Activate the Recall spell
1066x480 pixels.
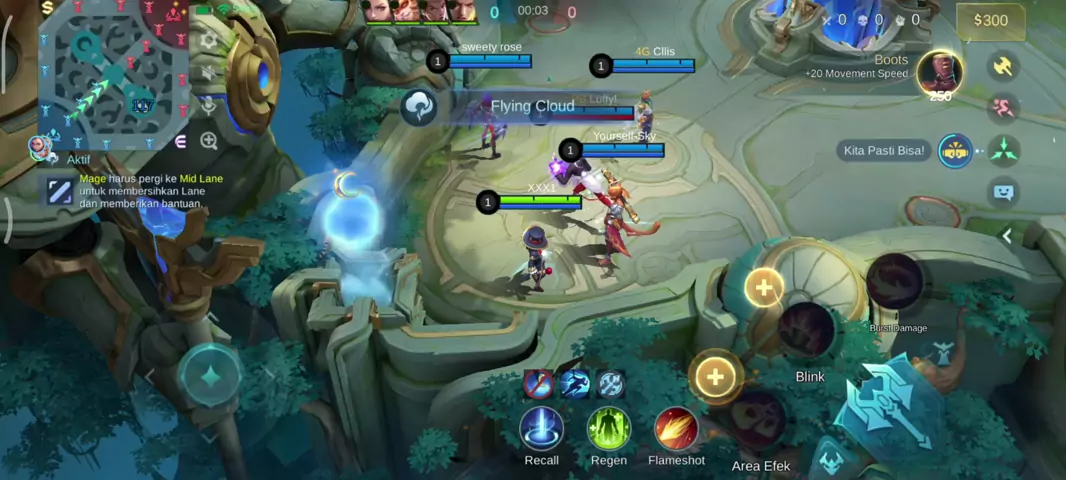coord(542,430)
